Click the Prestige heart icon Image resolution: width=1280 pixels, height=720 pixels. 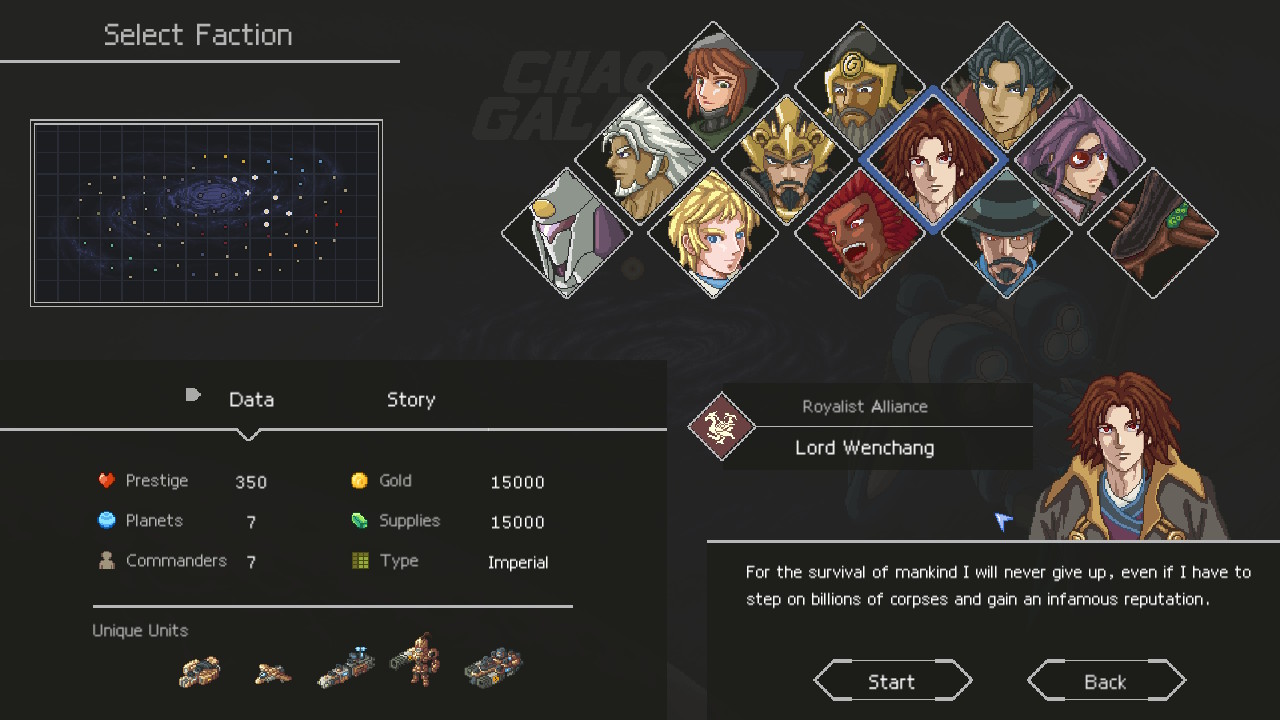click(x=106, y=479)
